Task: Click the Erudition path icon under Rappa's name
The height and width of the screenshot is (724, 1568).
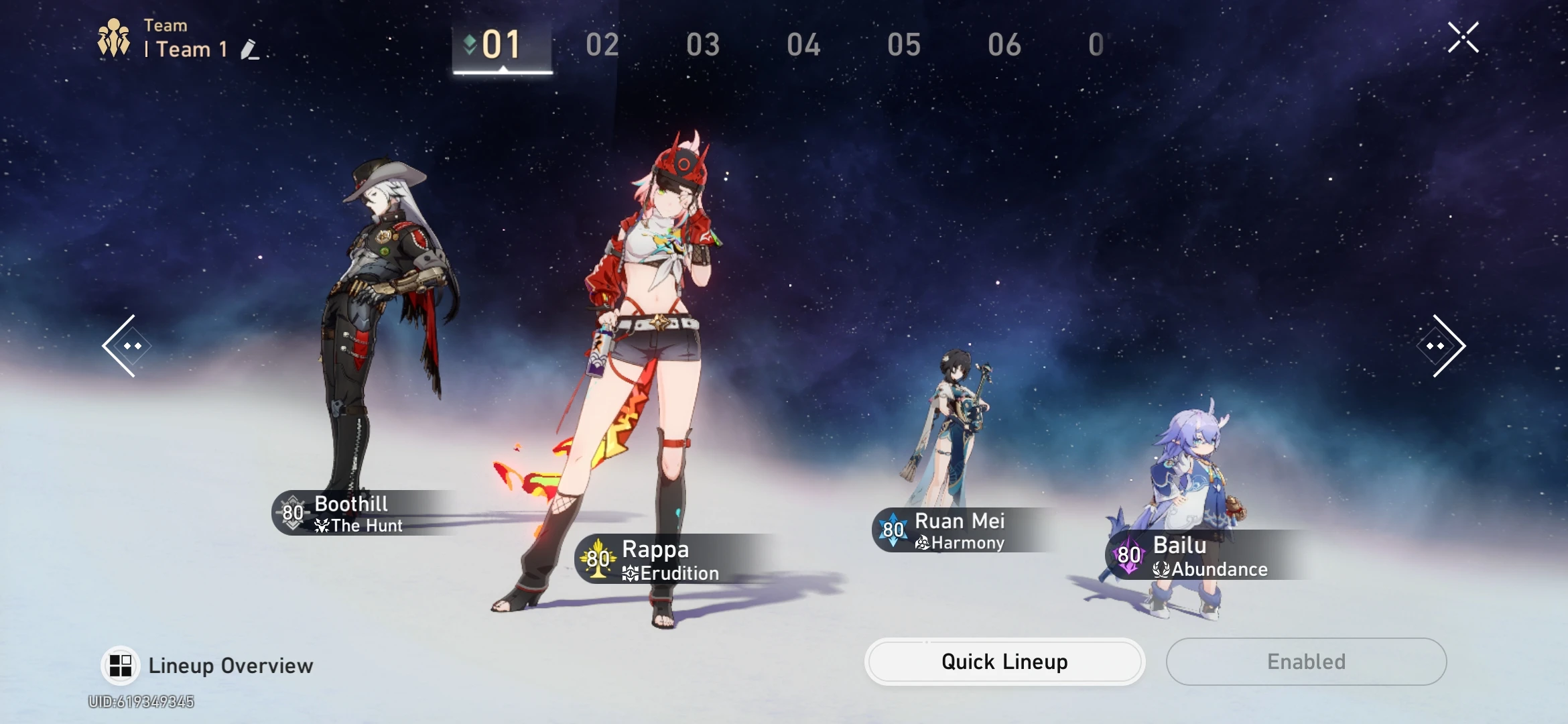Action: pos(631,572)
